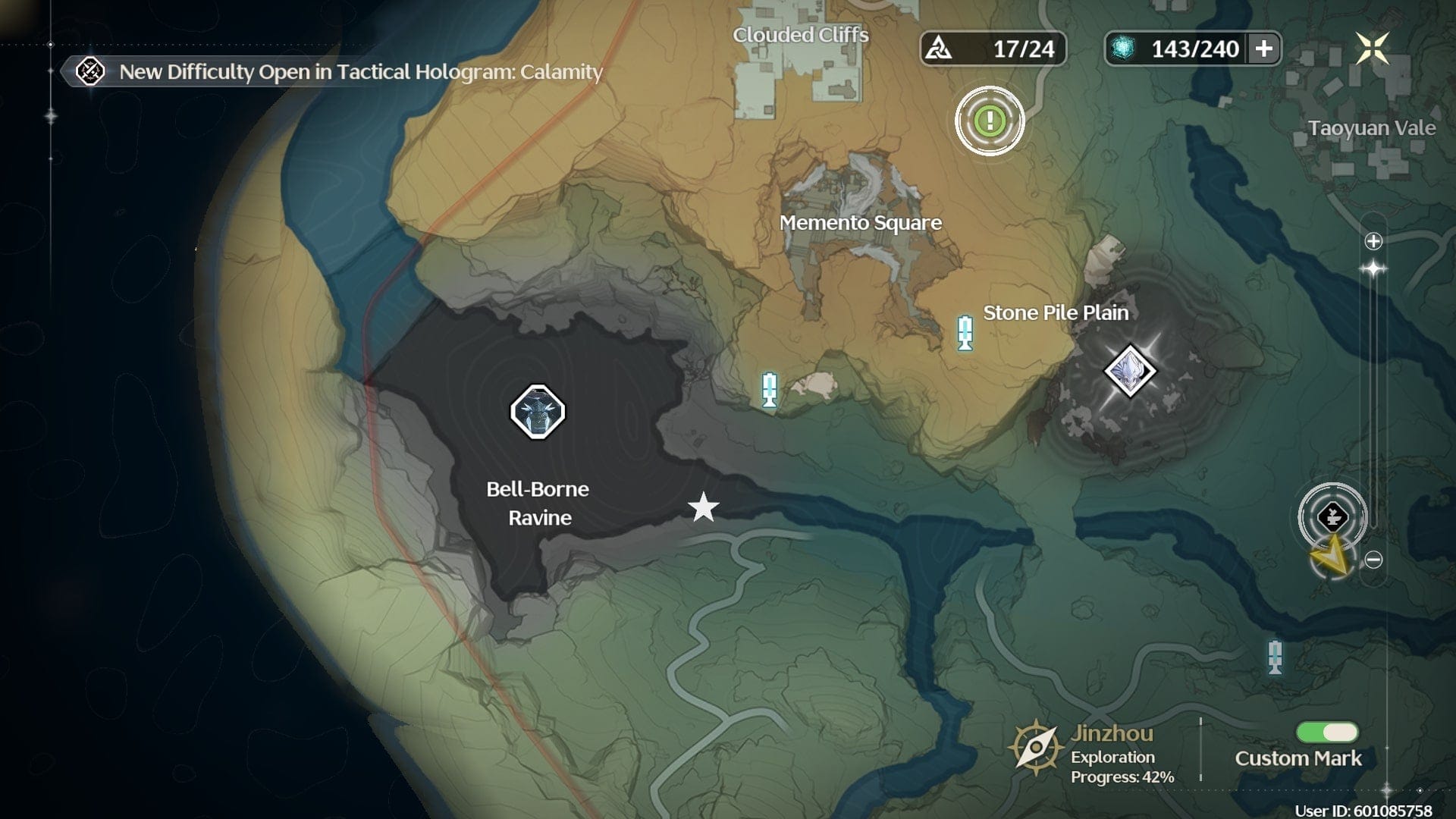1456x819 pixels.
Task: Close the map with the X button
Action: (1372, 49)
